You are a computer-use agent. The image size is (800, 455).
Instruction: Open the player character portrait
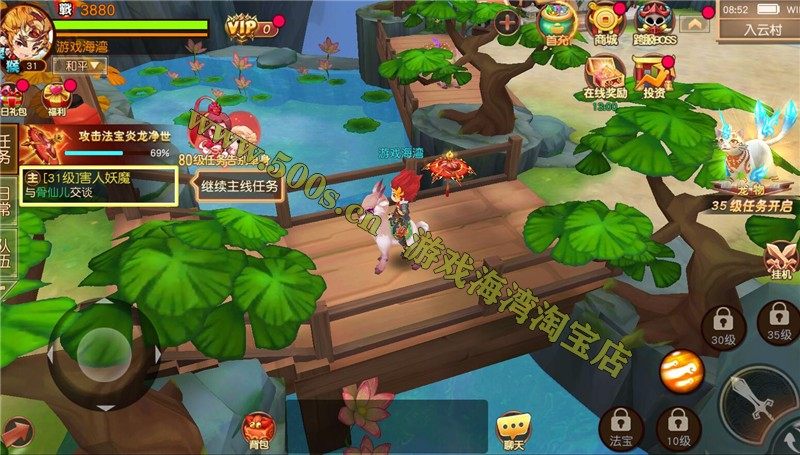pyautogui.click(x=25, y=28)
